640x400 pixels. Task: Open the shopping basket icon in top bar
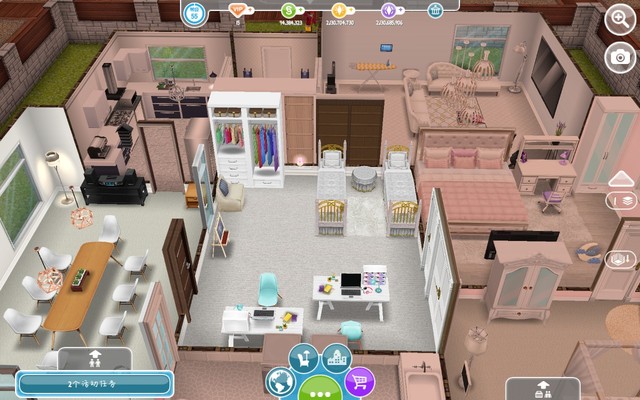(x=435, y=10)
